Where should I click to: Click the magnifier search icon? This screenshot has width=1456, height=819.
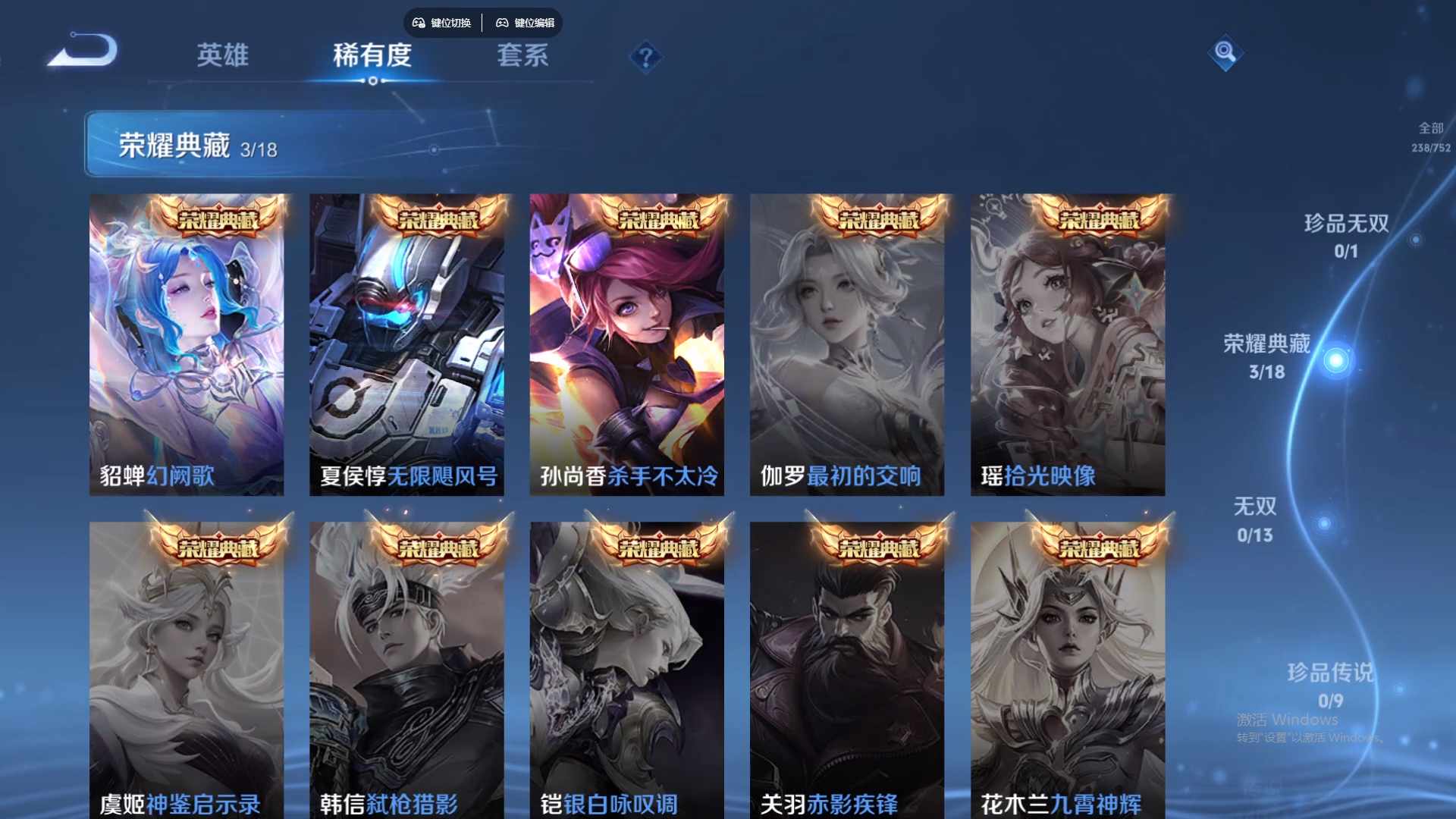1225,52
